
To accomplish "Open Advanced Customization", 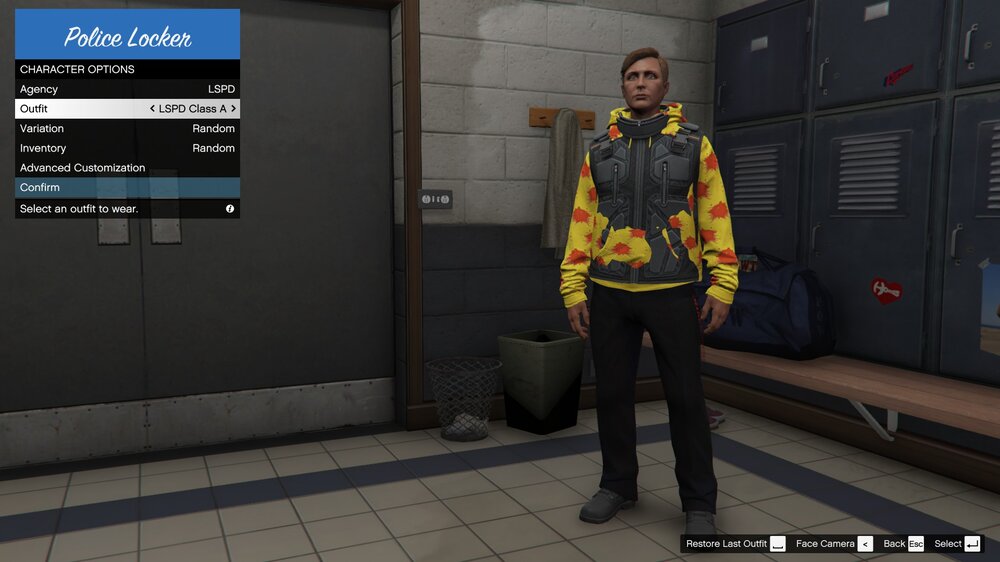I will click(127, 168).
